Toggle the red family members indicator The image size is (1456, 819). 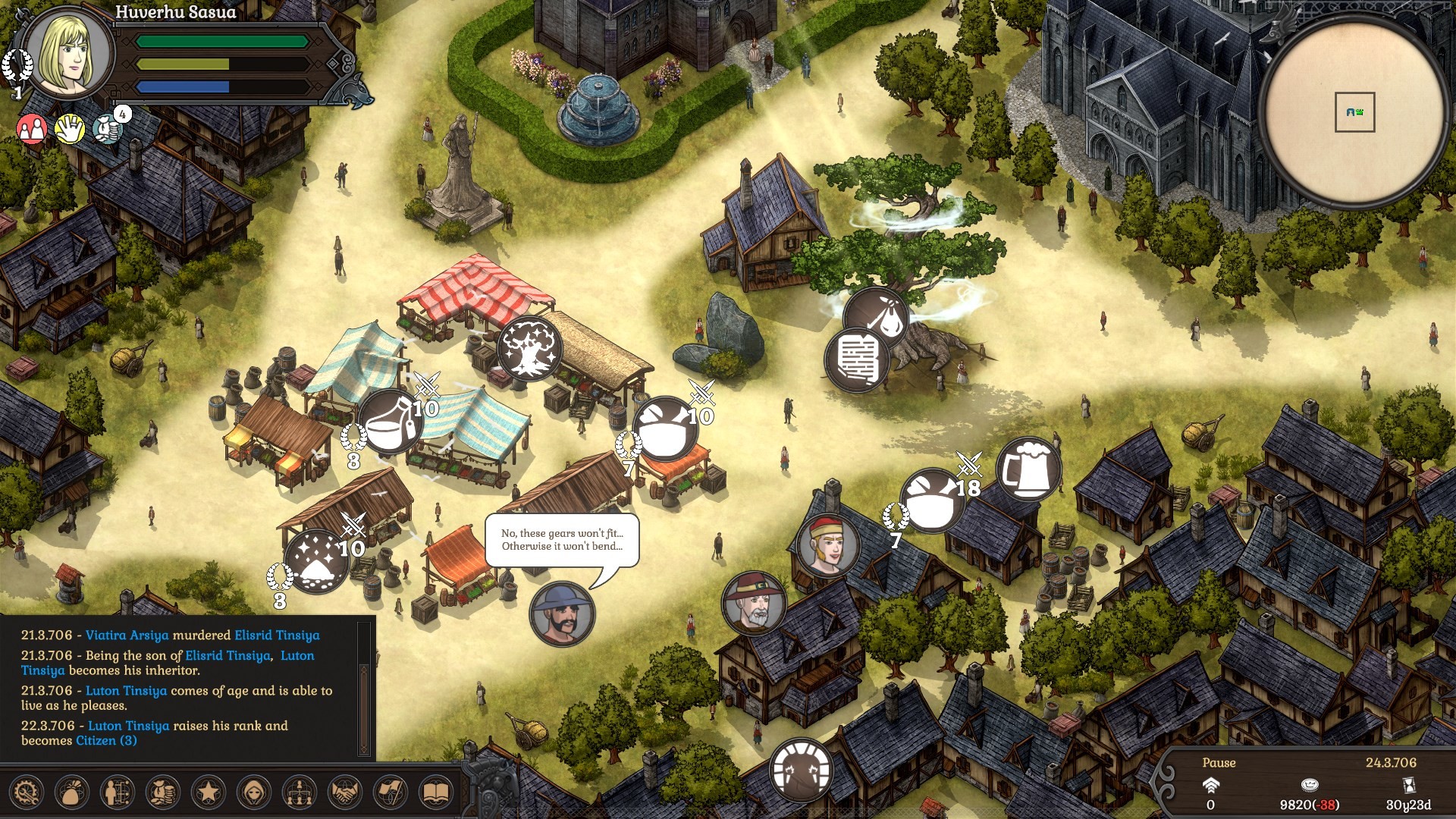point(31,129)
